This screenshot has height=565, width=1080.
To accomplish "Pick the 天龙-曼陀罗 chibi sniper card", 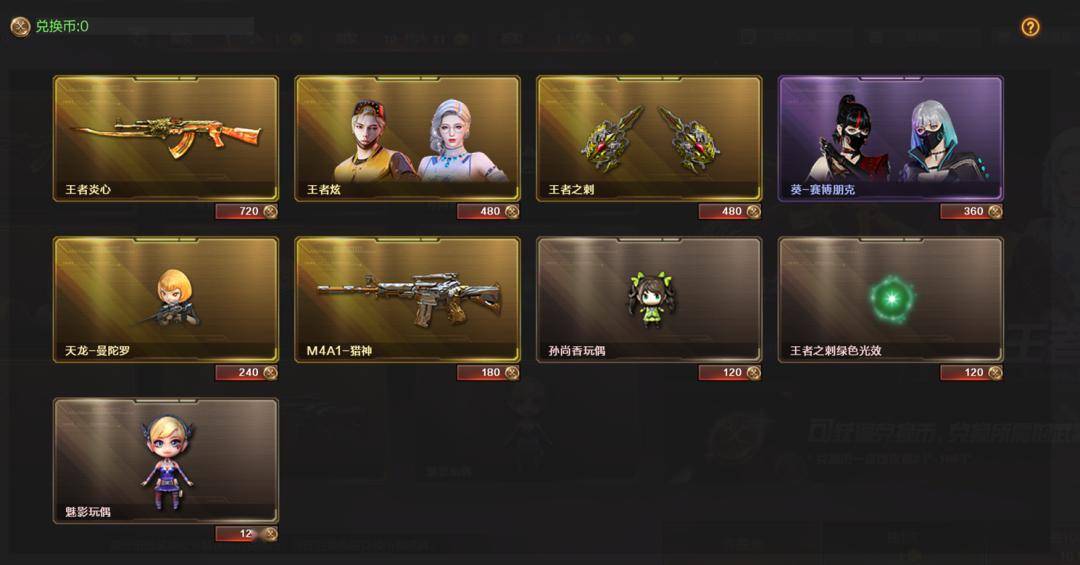I will click(166, 299).
